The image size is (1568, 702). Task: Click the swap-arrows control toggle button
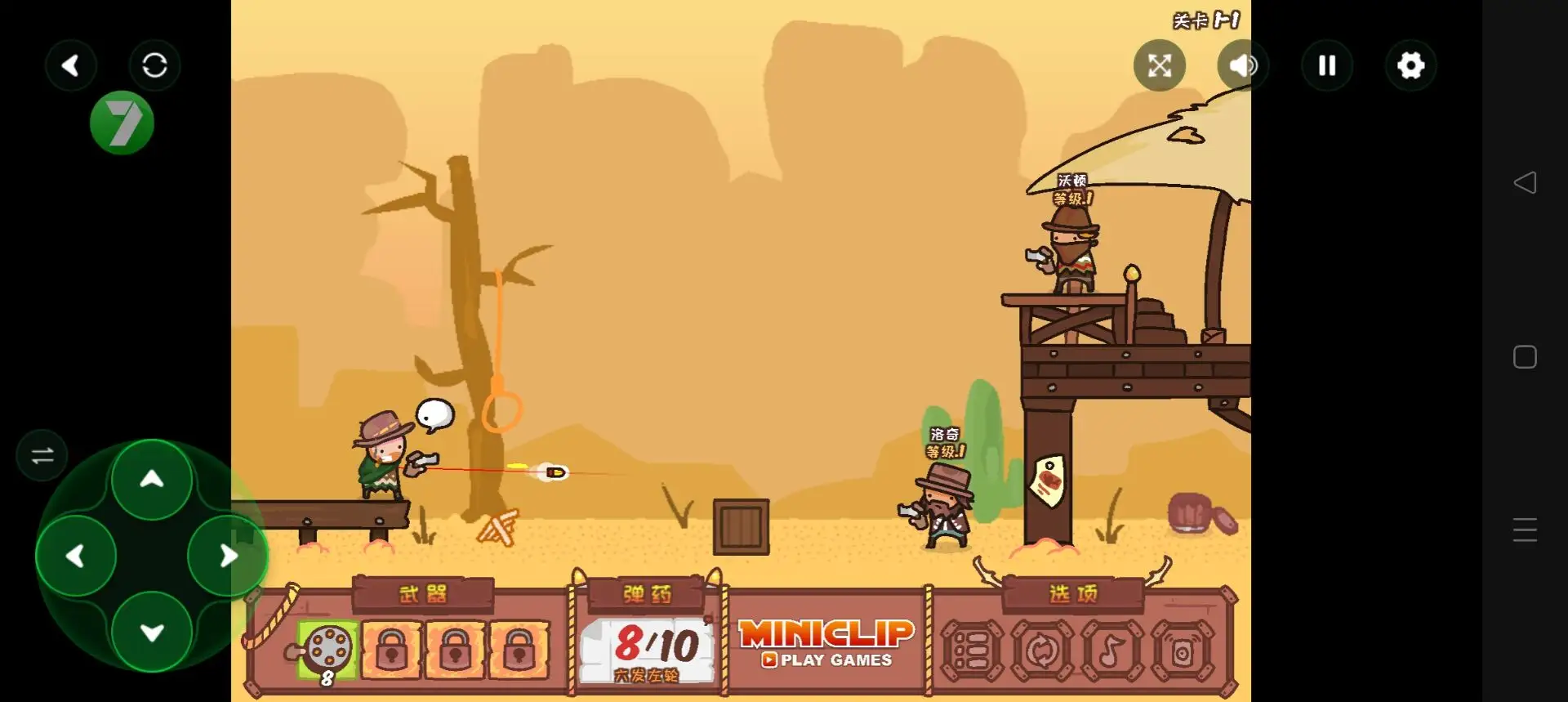[42, 455]
